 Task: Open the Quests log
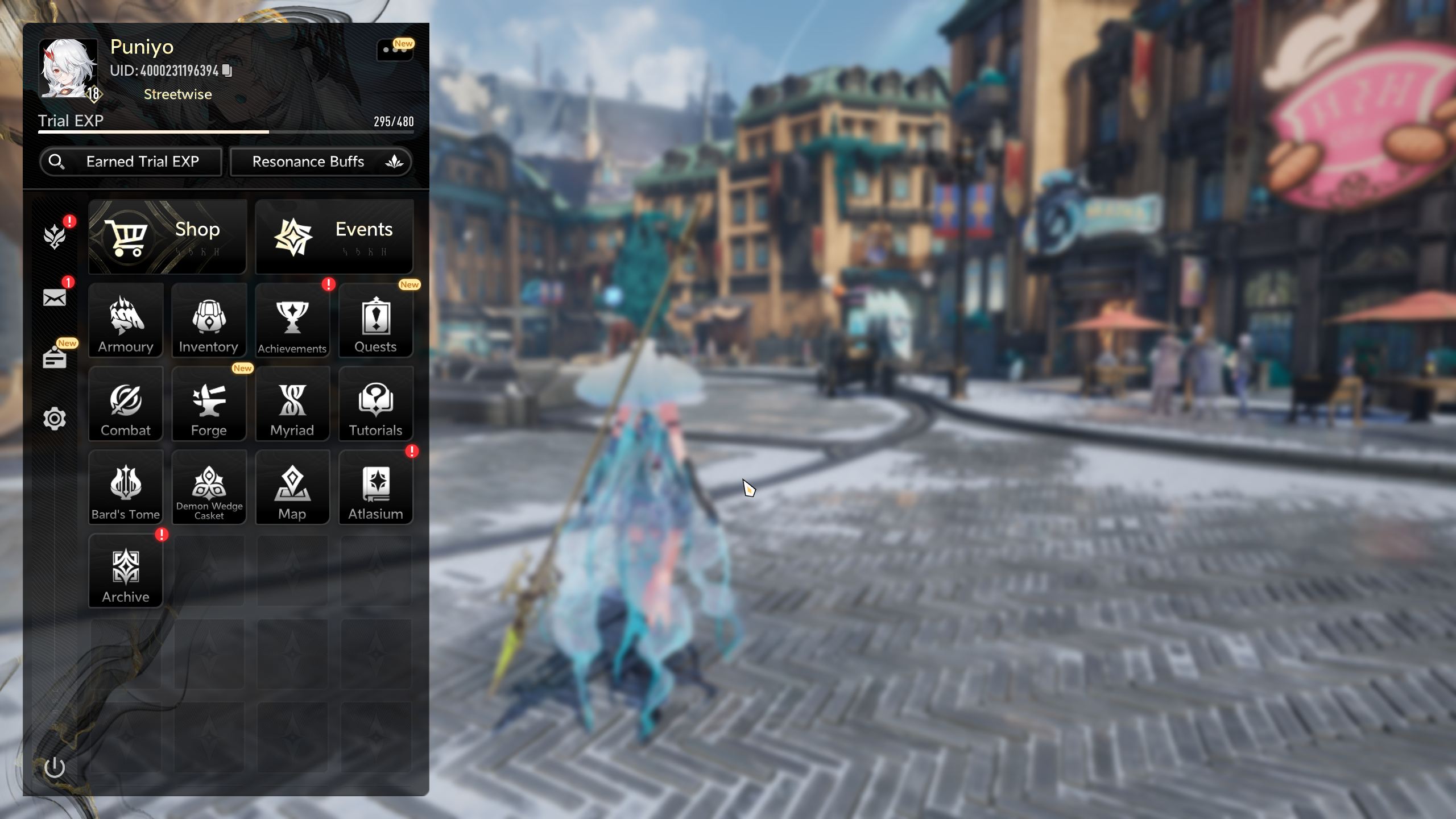(x=375, y=321)
